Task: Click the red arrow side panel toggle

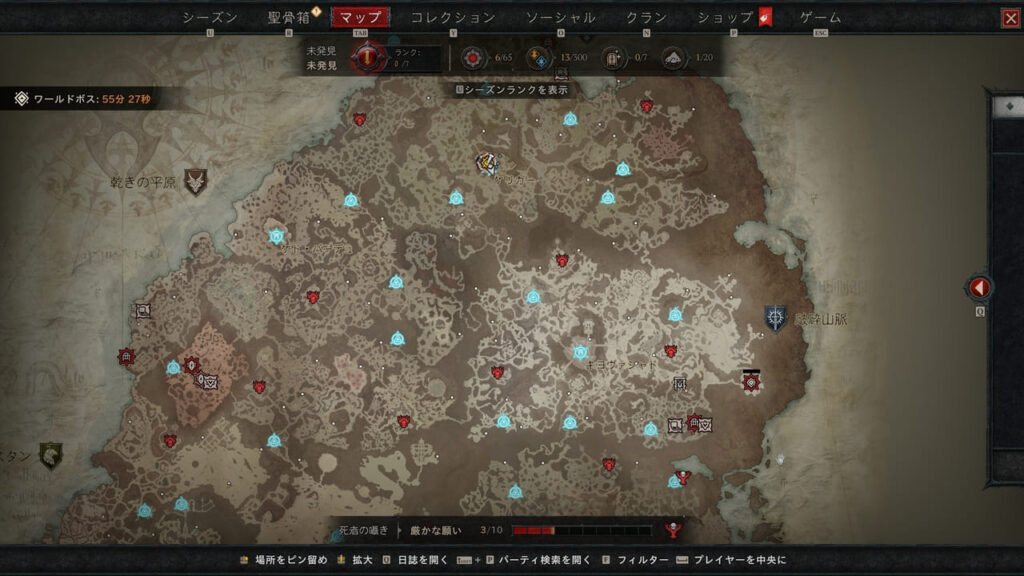Action: point(979,289)
